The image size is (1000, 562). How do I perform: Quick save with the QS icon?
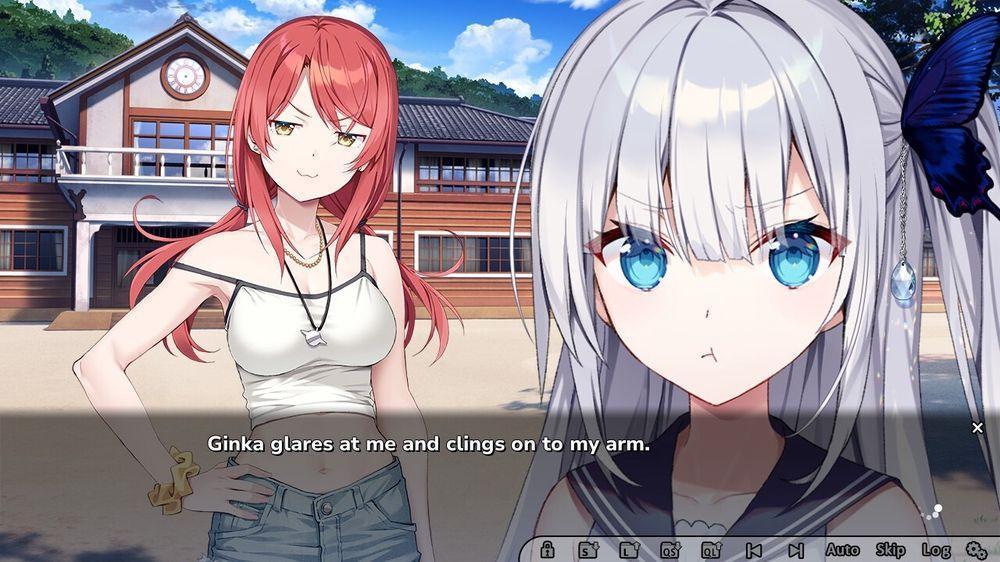point(670,549)
